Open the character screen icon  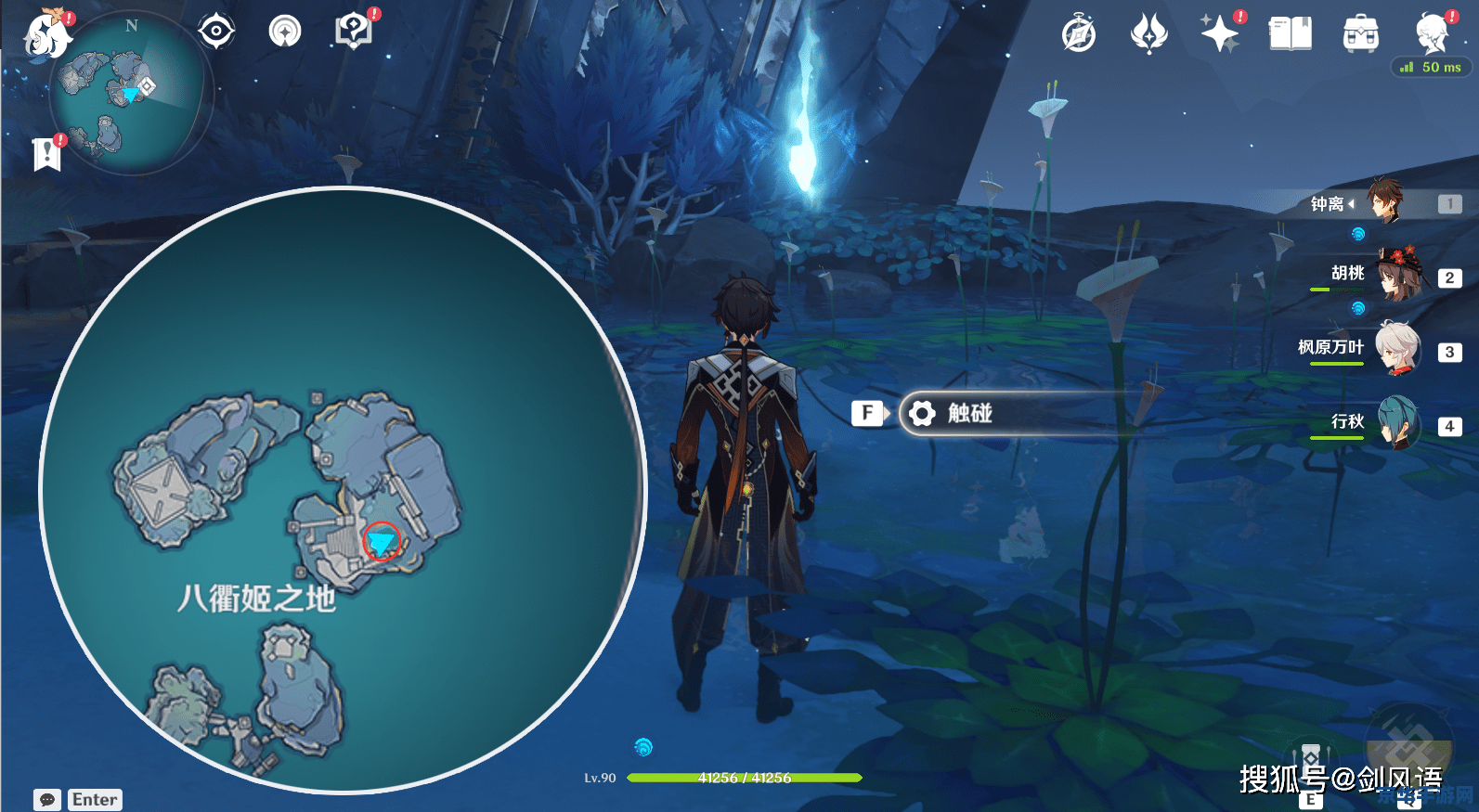(x=1431, y=34)
